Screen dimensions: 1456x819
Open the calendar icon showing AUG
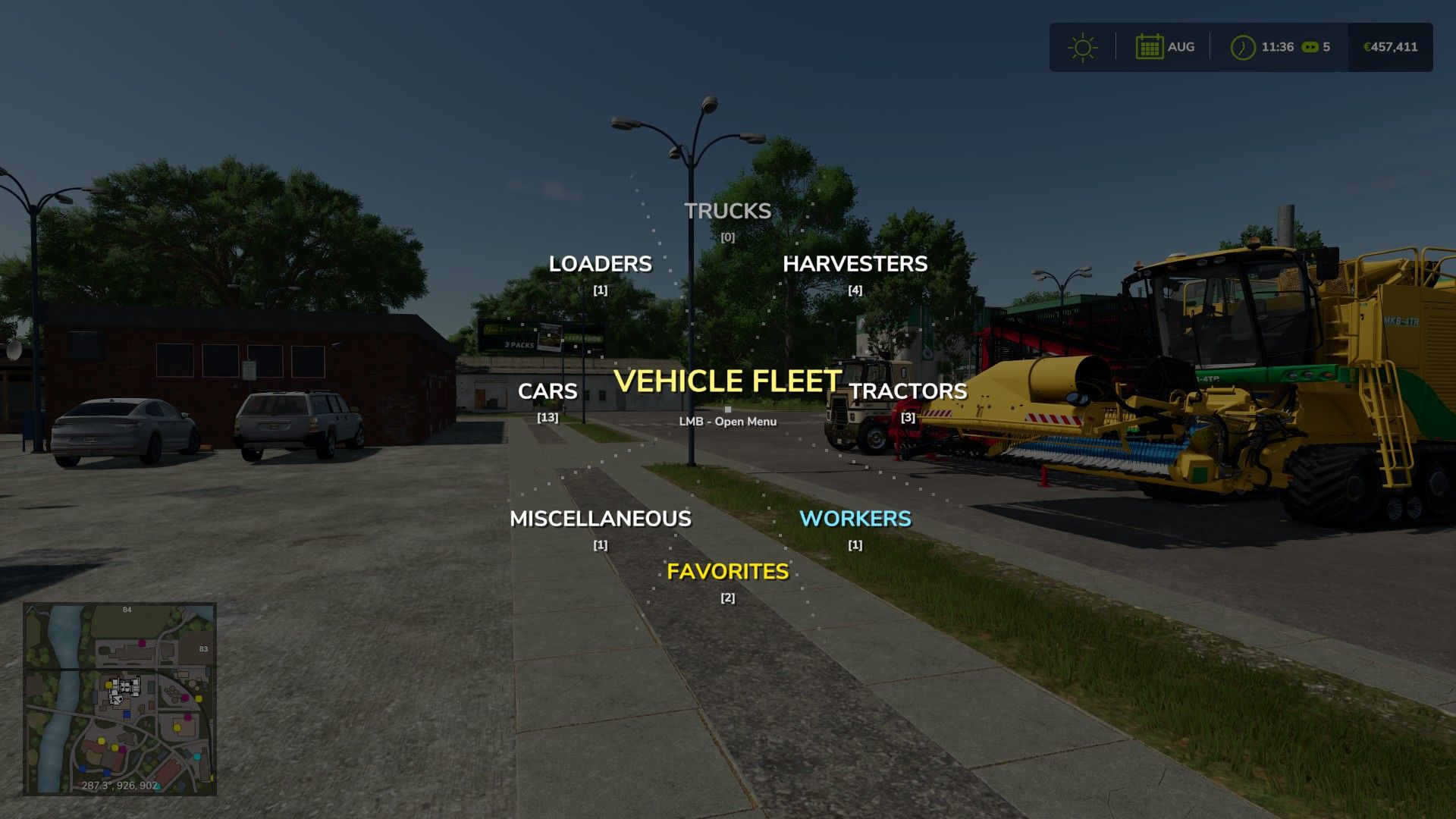point(1149,46)
